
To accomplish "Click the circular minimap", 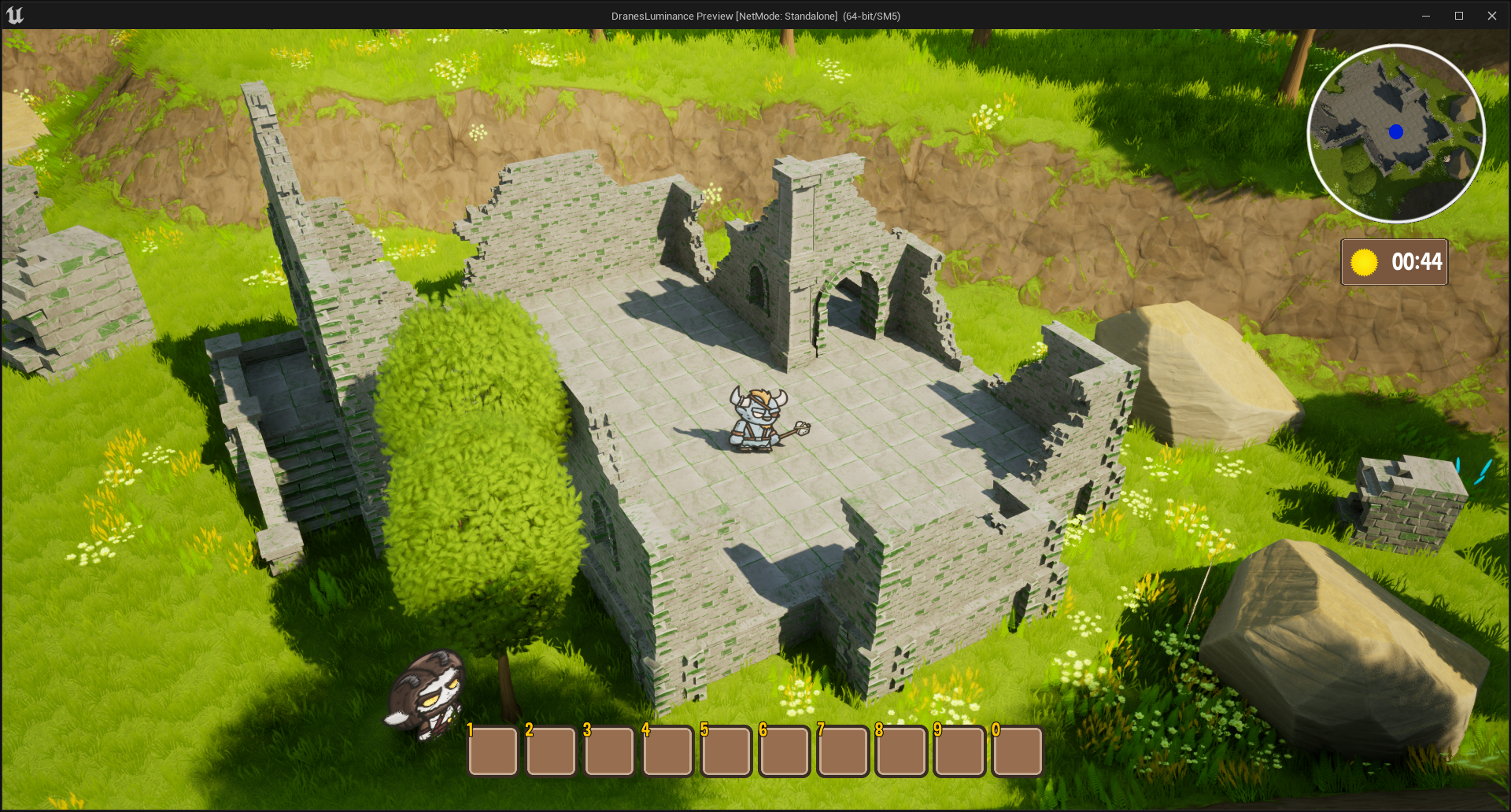I will pos(1396,134).
